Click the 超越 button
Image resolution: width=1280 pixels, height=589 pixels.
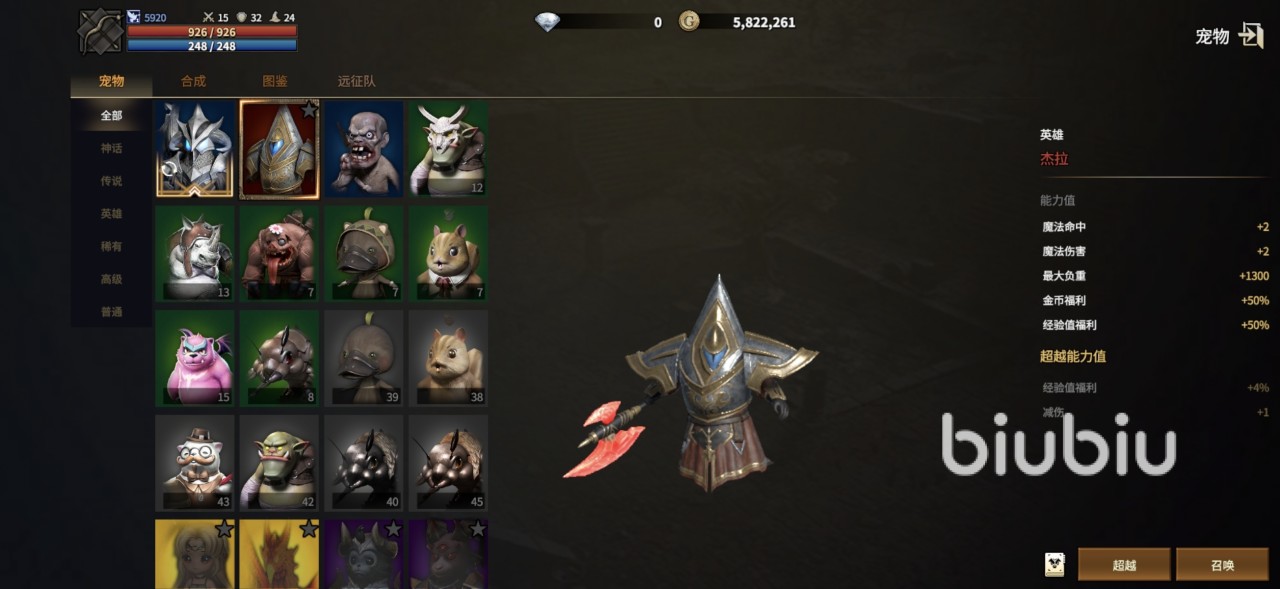(x=1124, y=565)
